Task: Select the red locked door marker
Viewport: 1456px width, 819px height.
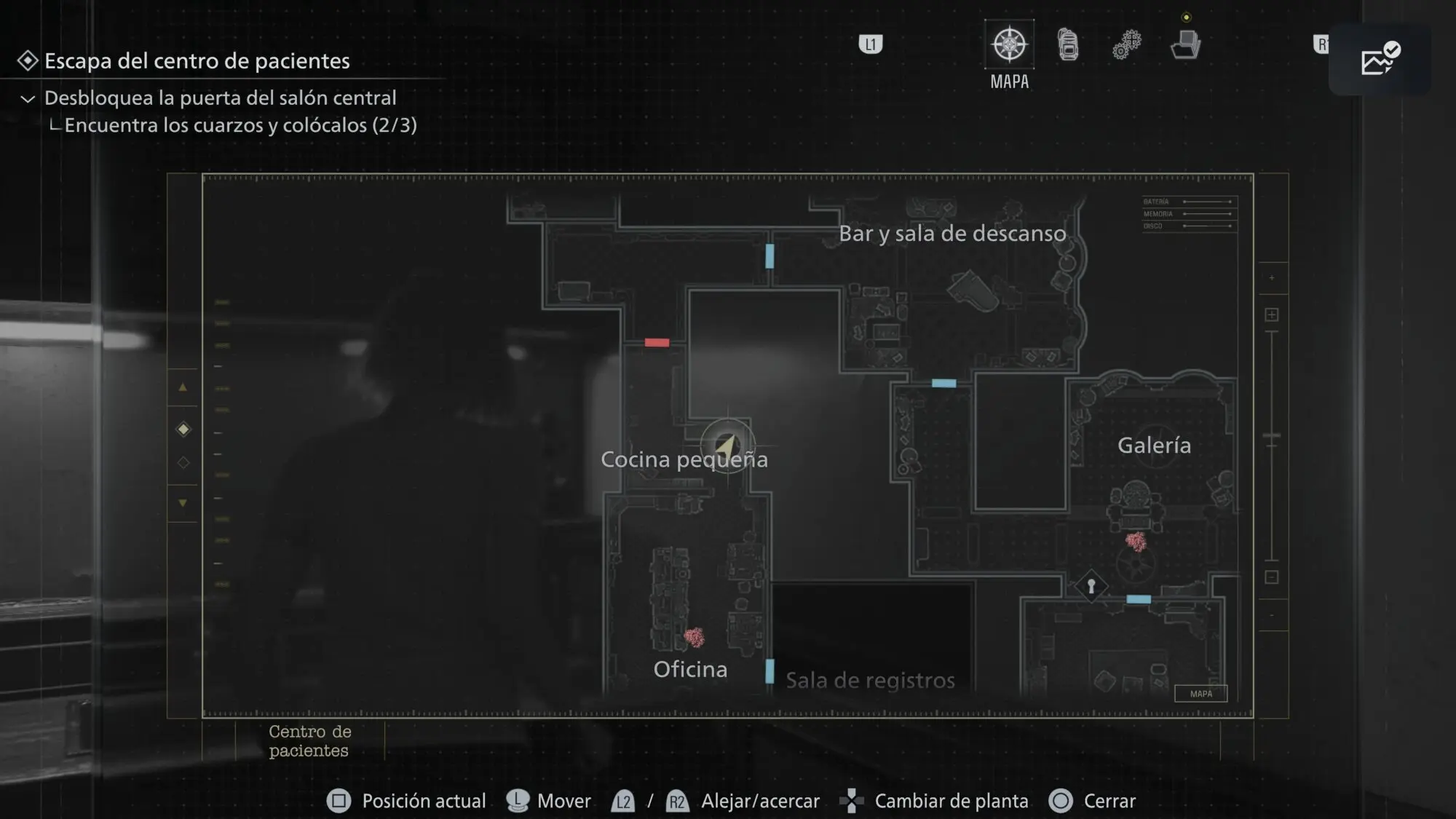Action: click(657, 343)
